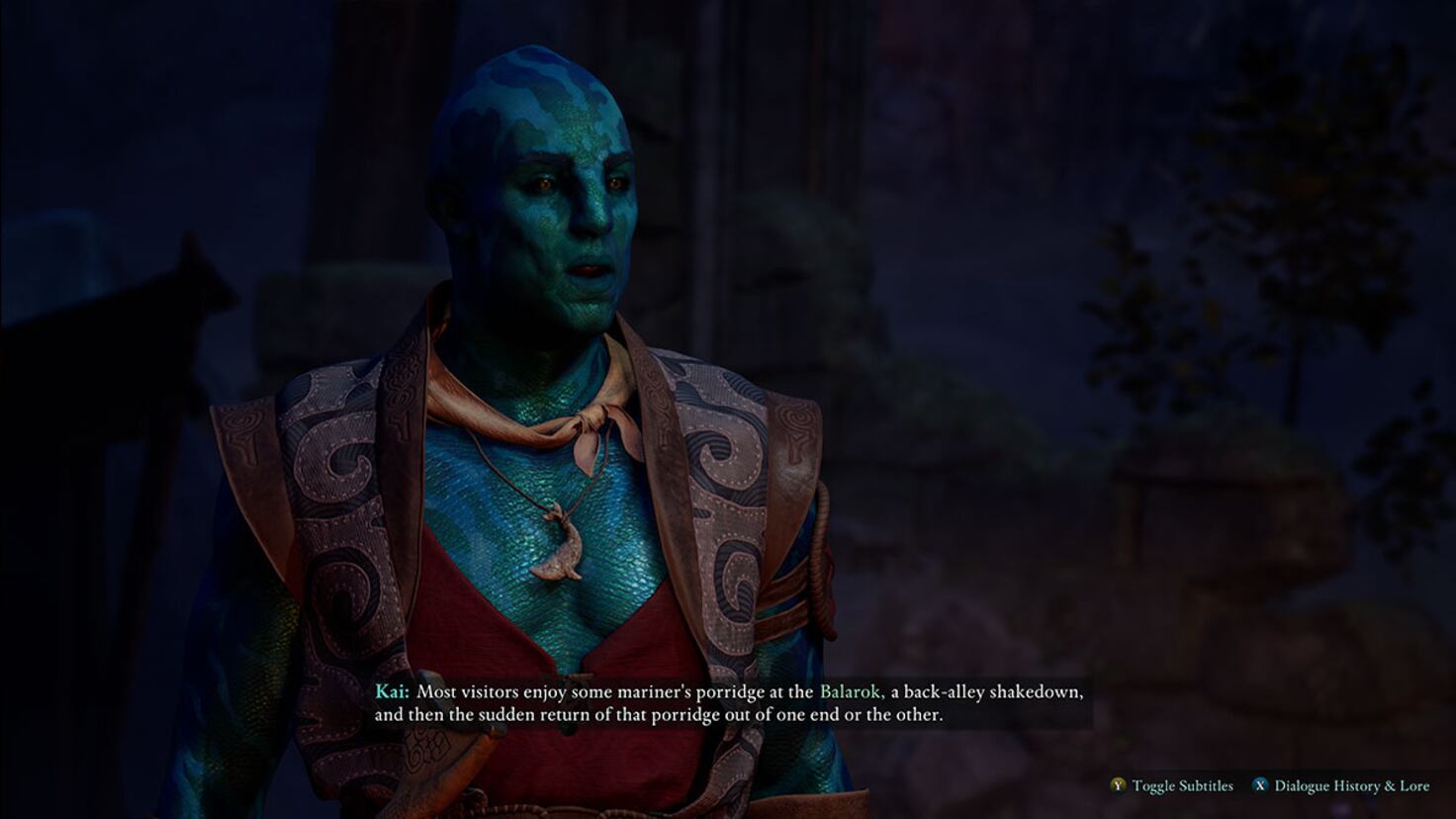Click the X controller button icon
This screenshot has width=1456, height=819.
[x=1261, y=785]
